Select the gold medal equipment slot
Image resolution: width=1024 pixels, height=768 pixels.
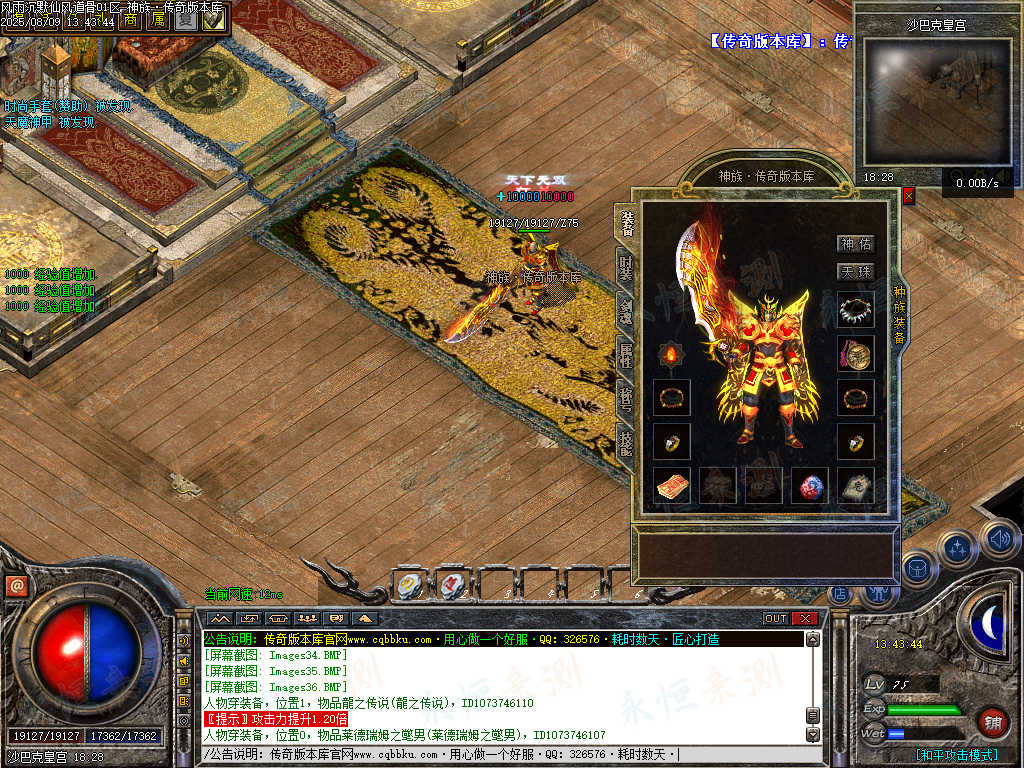[855, 353]
